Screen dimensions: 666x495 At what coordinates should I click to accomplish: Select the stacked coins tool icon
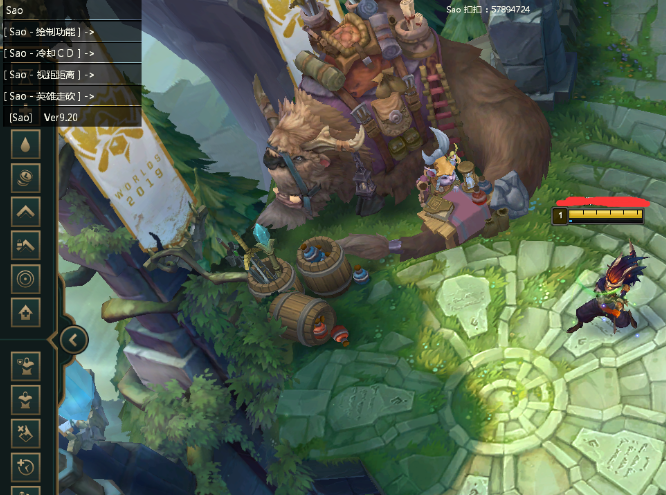tap(25, 178)
